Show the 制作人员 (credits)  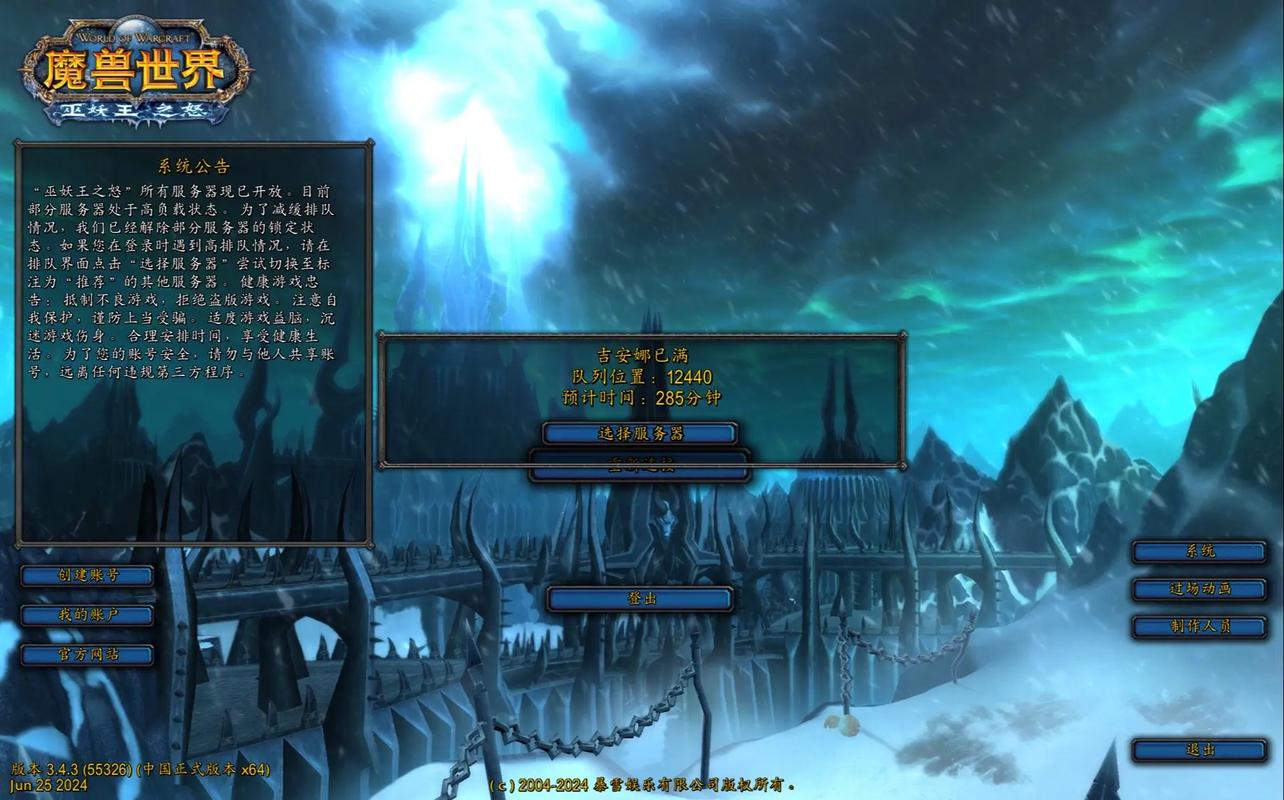[x=1199, y=626]
